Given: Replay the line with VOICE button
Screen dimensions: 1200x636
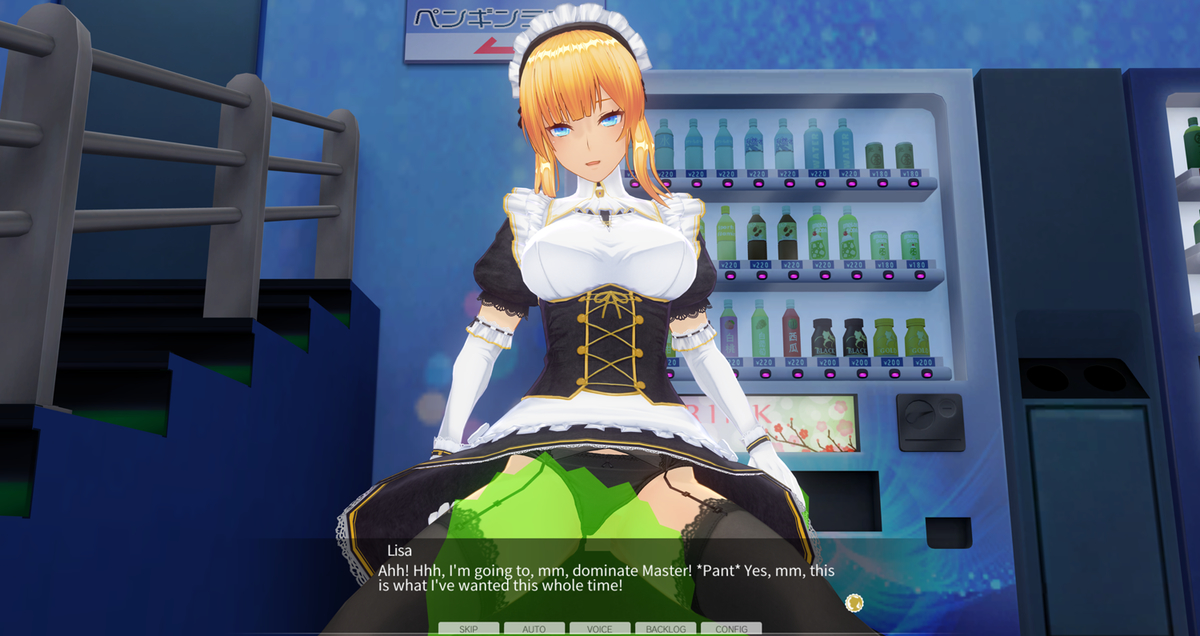Looking at the screenshot, I should pos(600,629).
